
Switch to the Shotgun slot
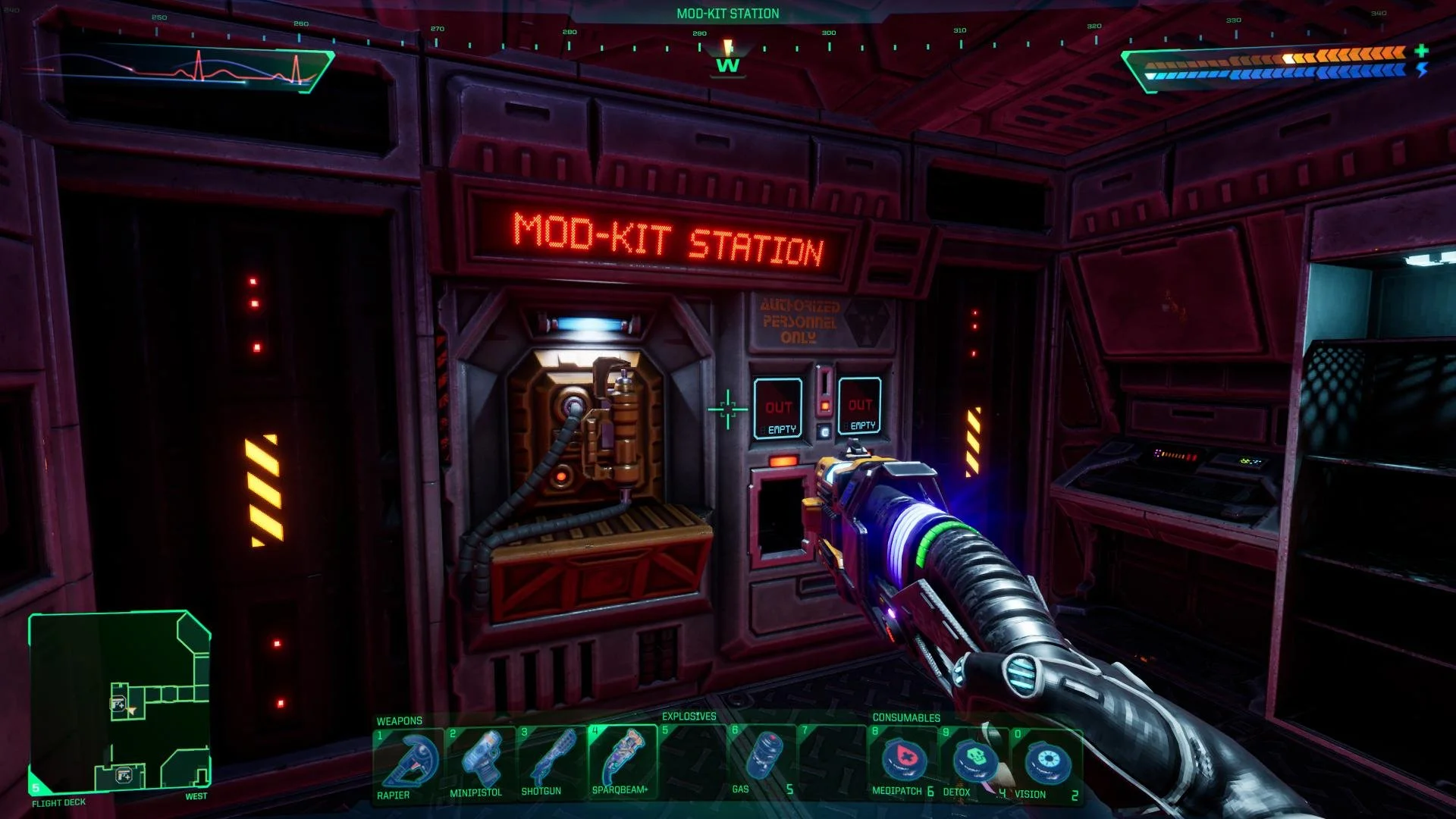pos(549,762)
